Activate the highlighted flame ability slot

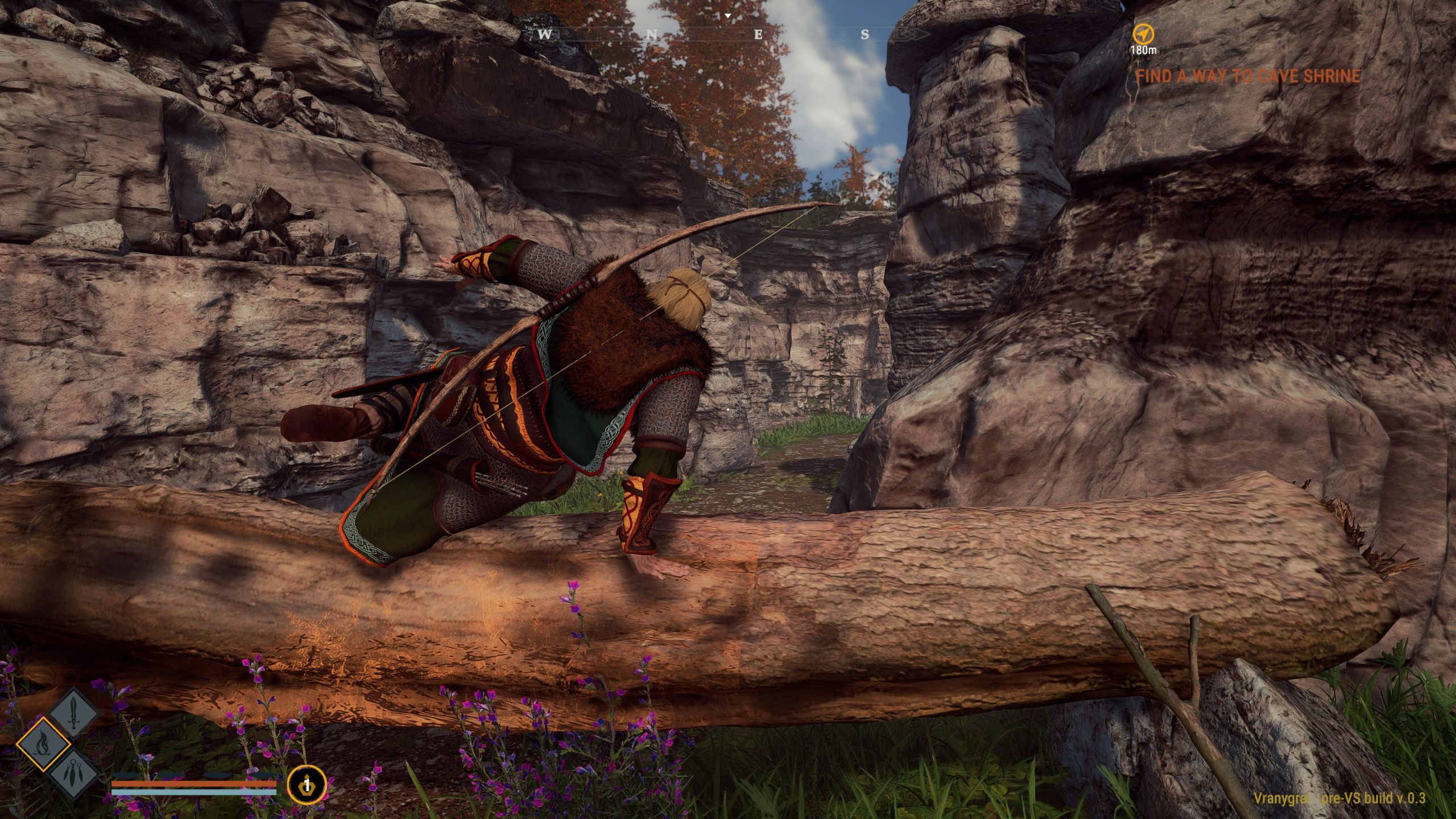pos(43,743)
